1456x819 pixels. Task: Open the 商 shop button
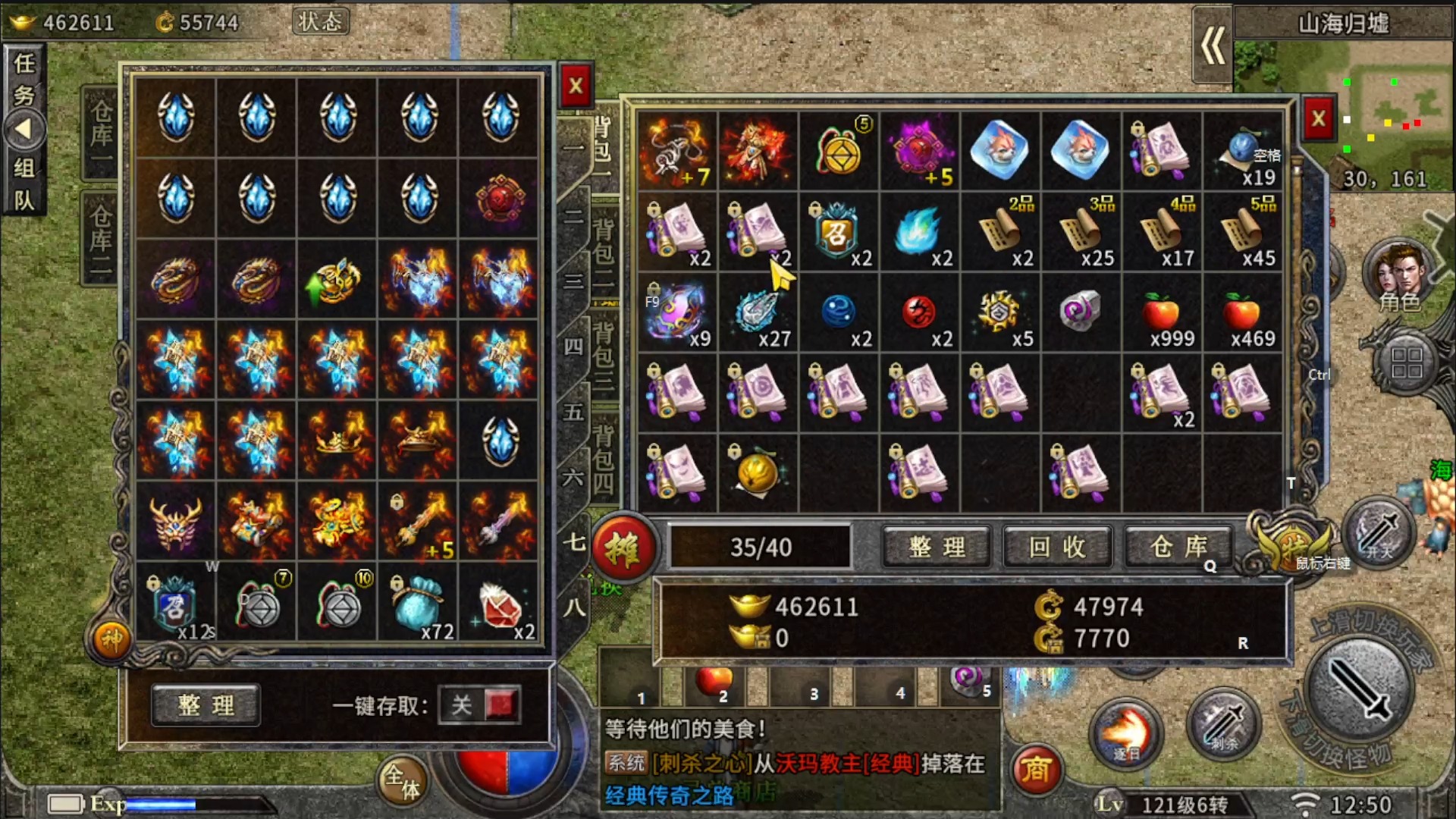(x=1035, y=770)
